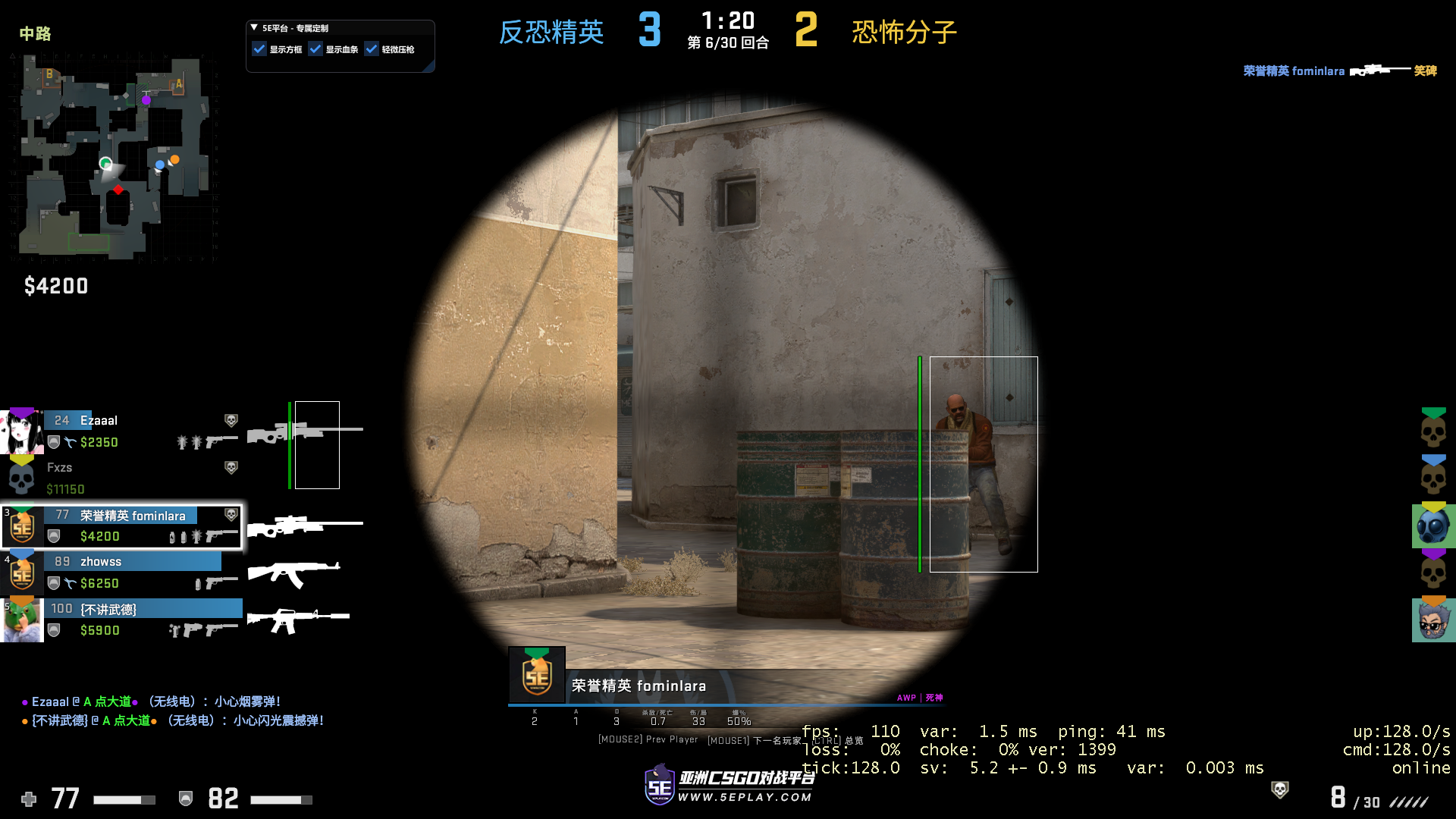Screen dimensions: 1456x819
Task: Toggle the 显示血条 checkbox
Action: [317, 48]
